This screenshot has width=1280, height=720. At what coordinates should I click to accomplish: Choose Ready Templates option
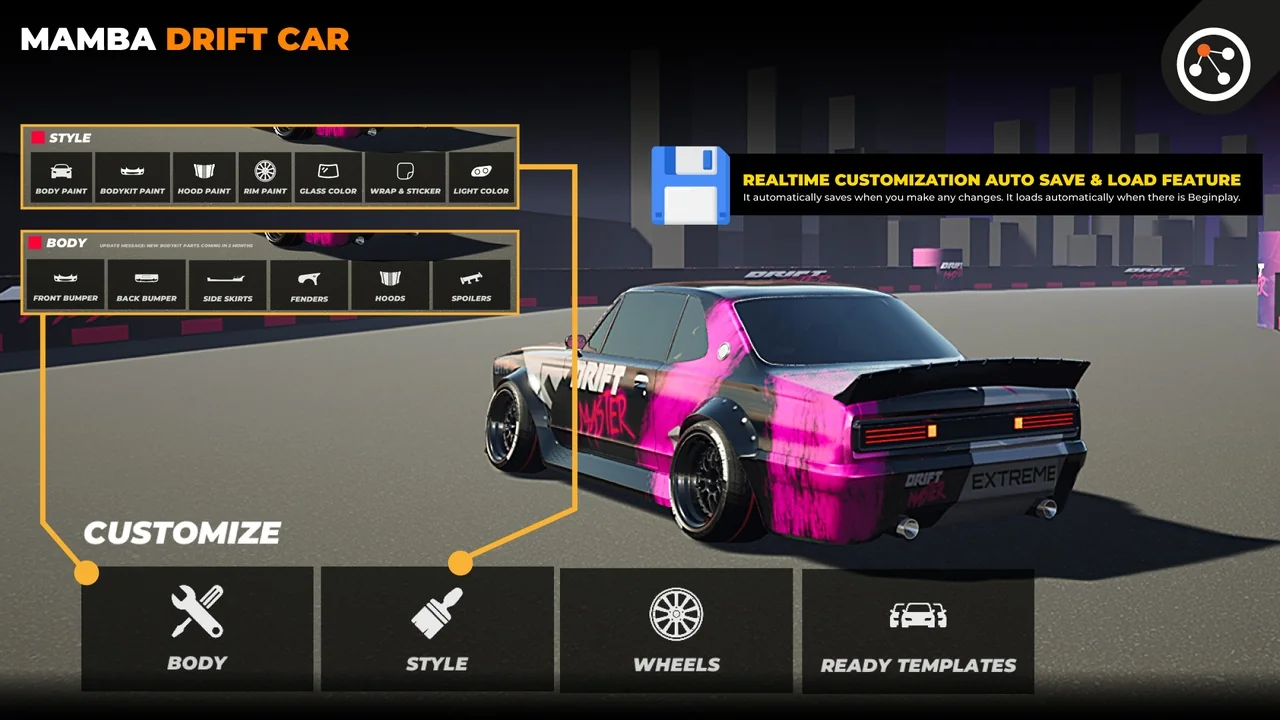coord(918,631)
